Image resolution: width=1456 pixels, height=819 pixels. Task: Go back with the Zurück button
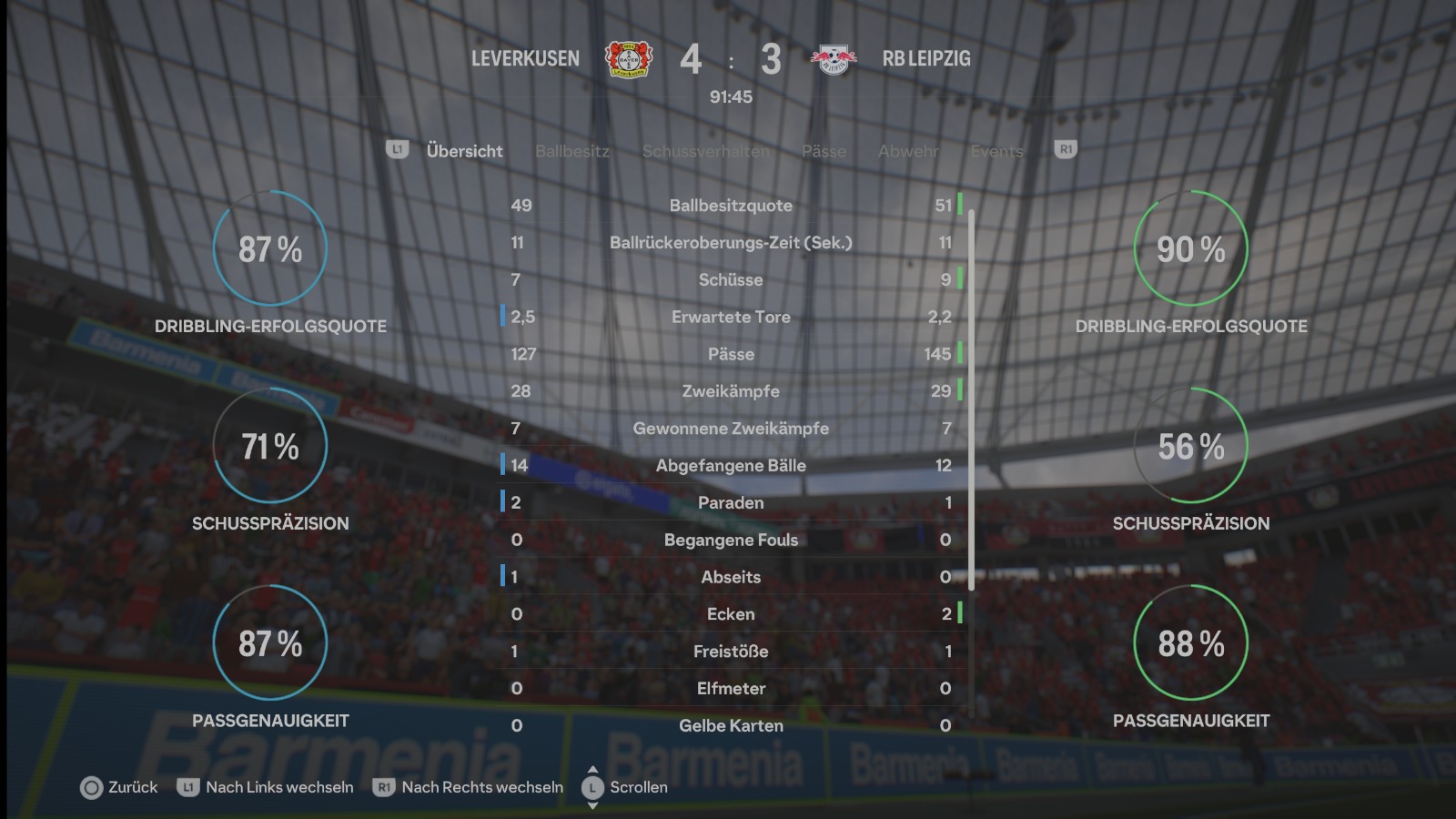point(119,787)
